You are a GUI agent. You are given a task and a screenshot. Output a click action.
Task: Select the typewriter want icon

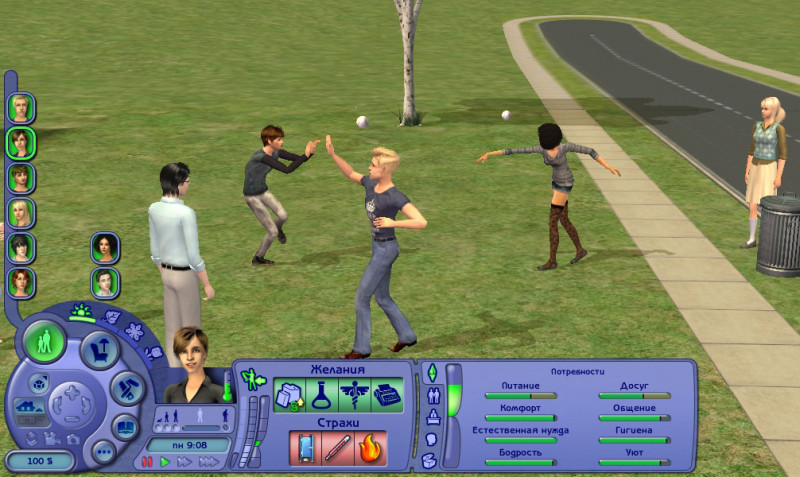[387, 394]
